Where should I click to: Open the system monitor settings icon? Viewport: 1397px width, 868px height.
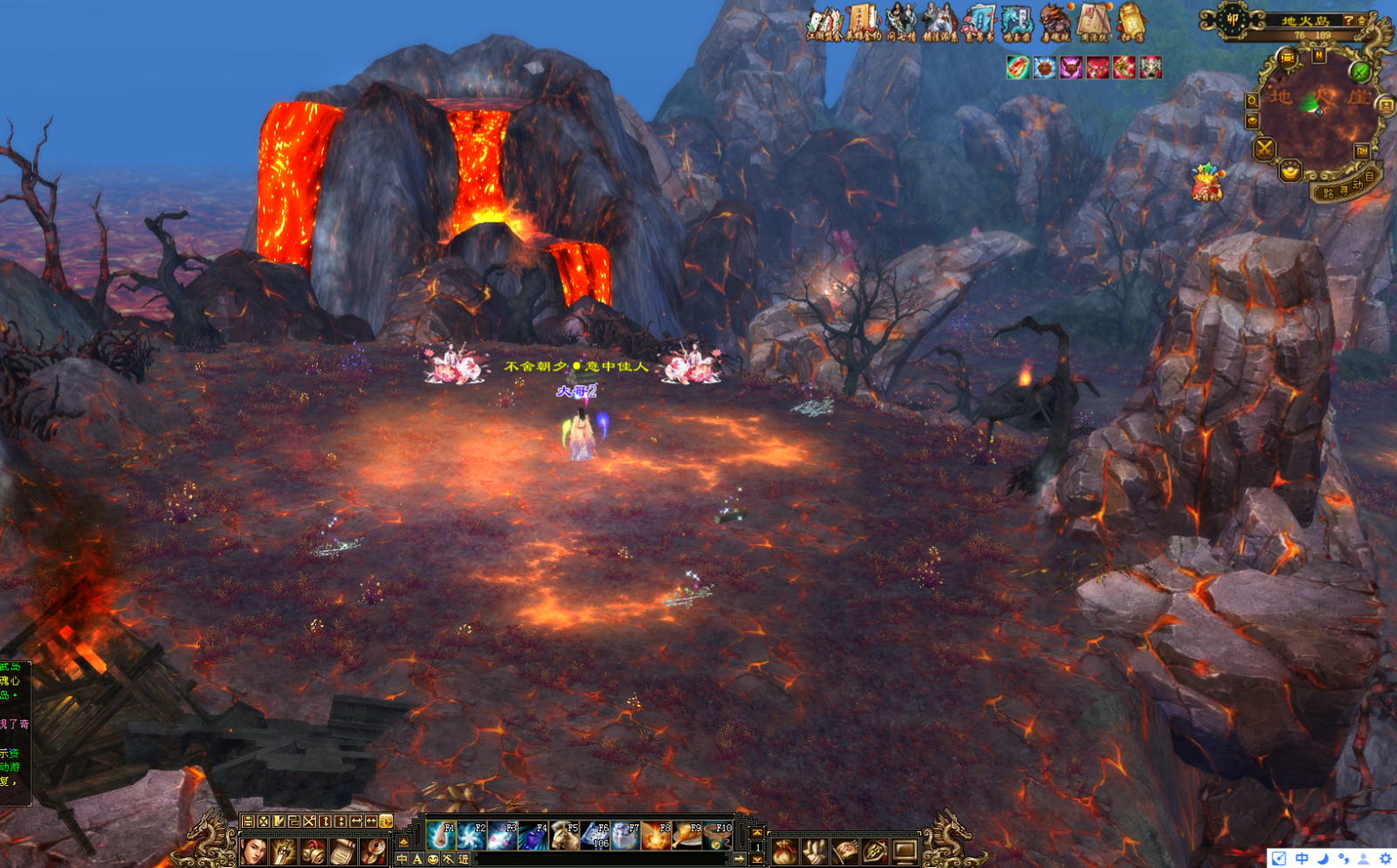click(x=905, y=851)
